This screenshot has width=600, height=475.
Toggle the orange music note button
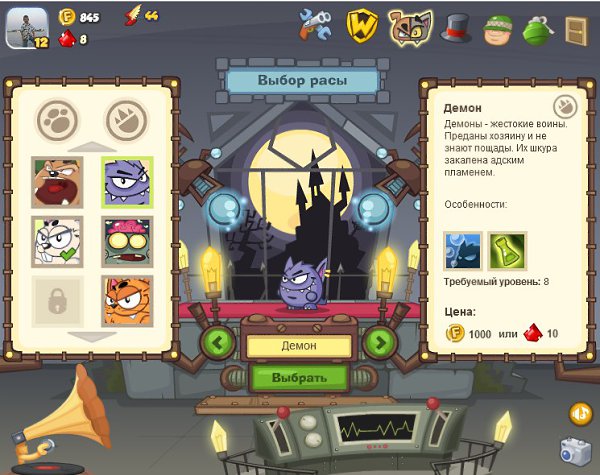click(580, 413)
